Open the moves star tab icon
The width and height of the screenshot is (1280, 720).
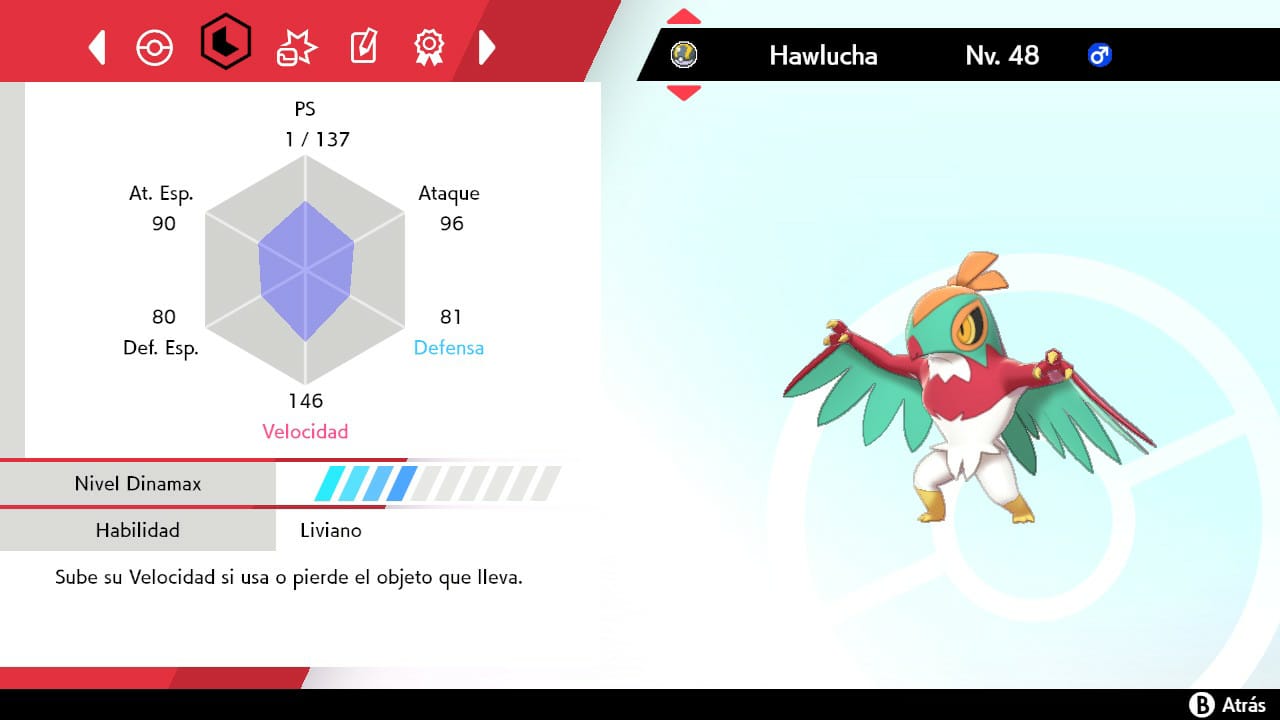pos(295,46)
